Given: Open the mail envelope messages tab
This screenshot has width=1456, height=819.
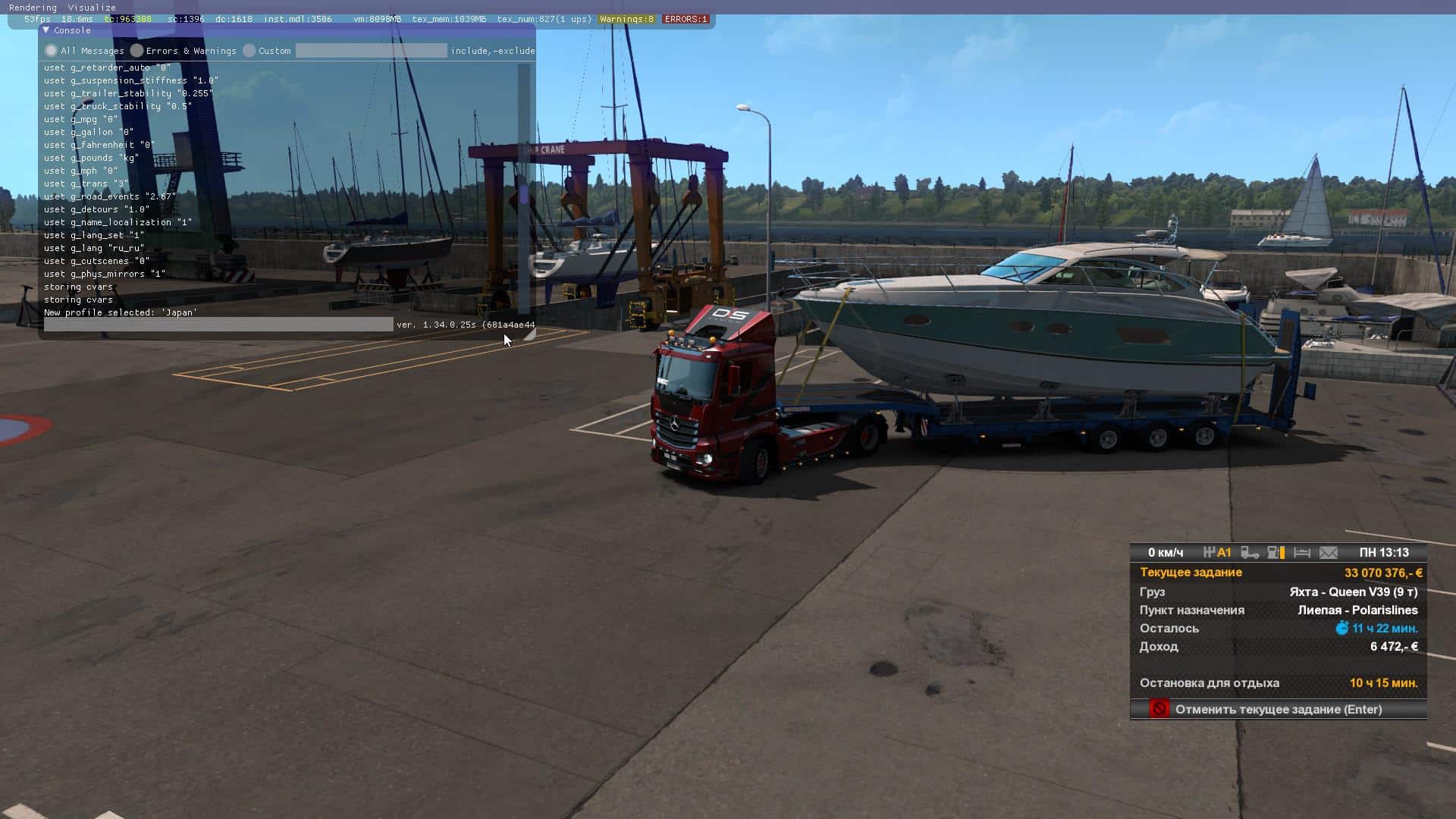Looking at the screenshot, I should (1329, 553).
